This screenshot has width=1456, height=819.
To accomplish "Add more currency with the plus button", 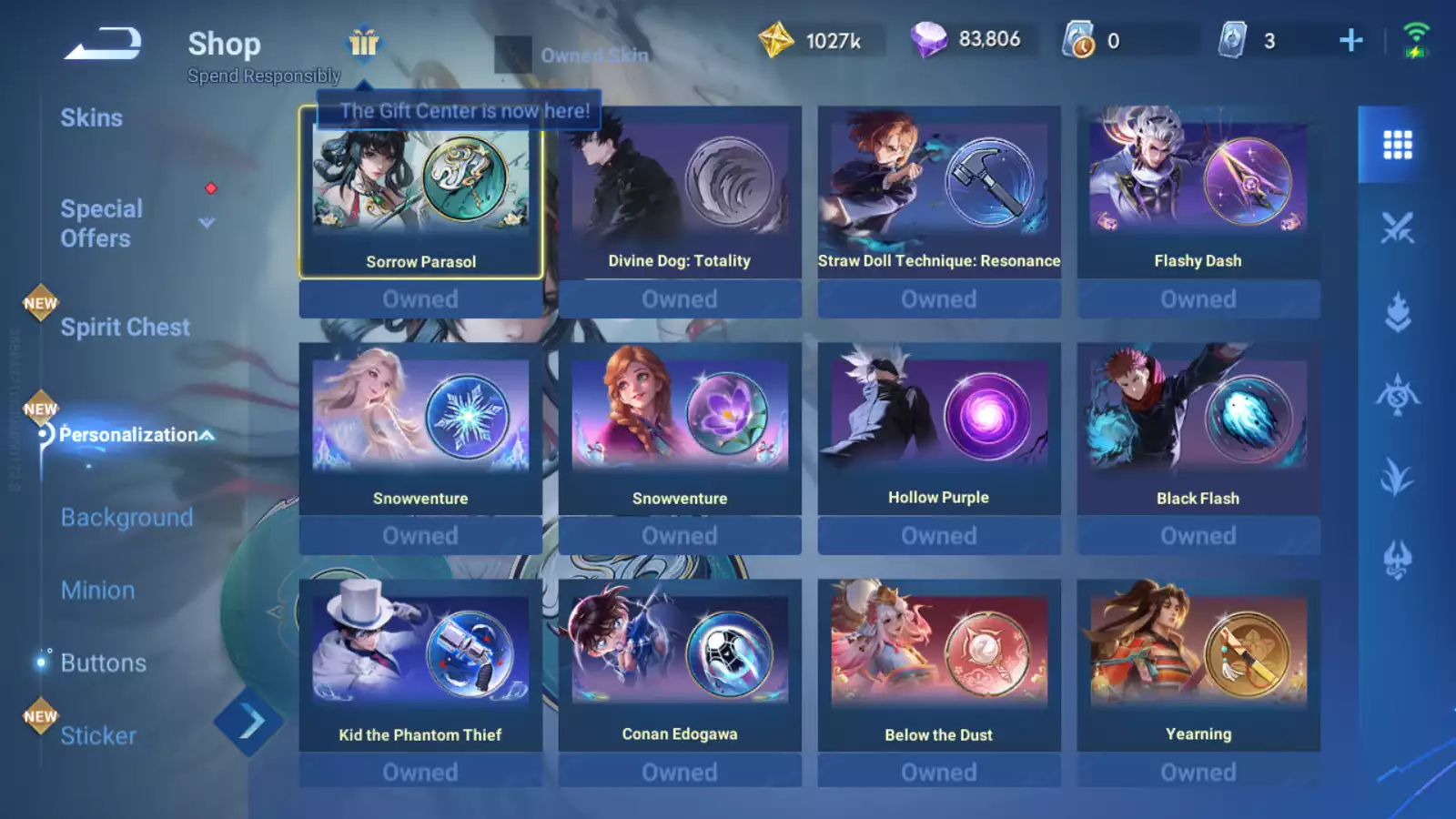I will pyautogui.click(x=1351, y=40).
